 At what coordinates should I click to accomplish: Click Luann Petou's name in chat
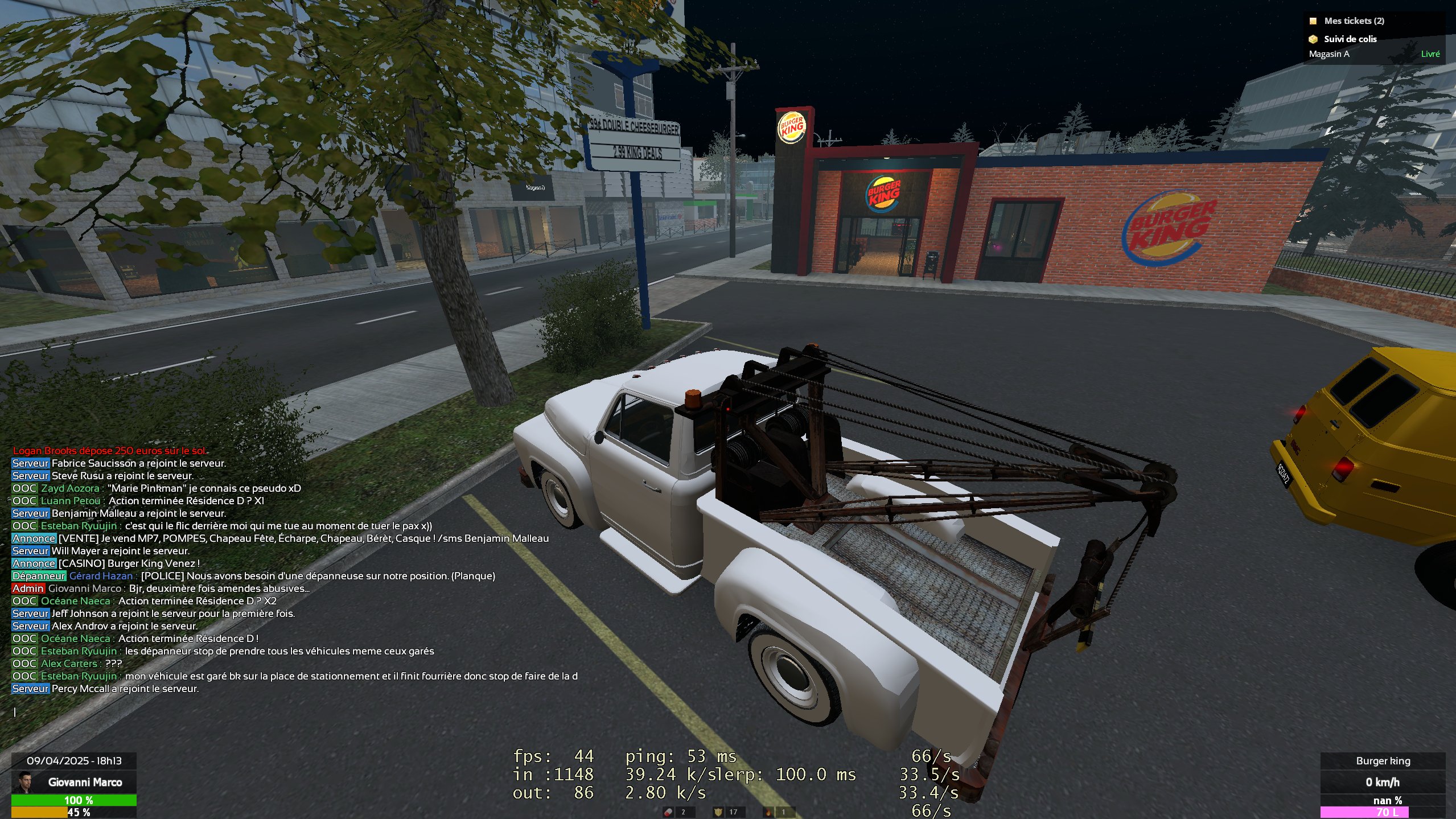[70, 501]
